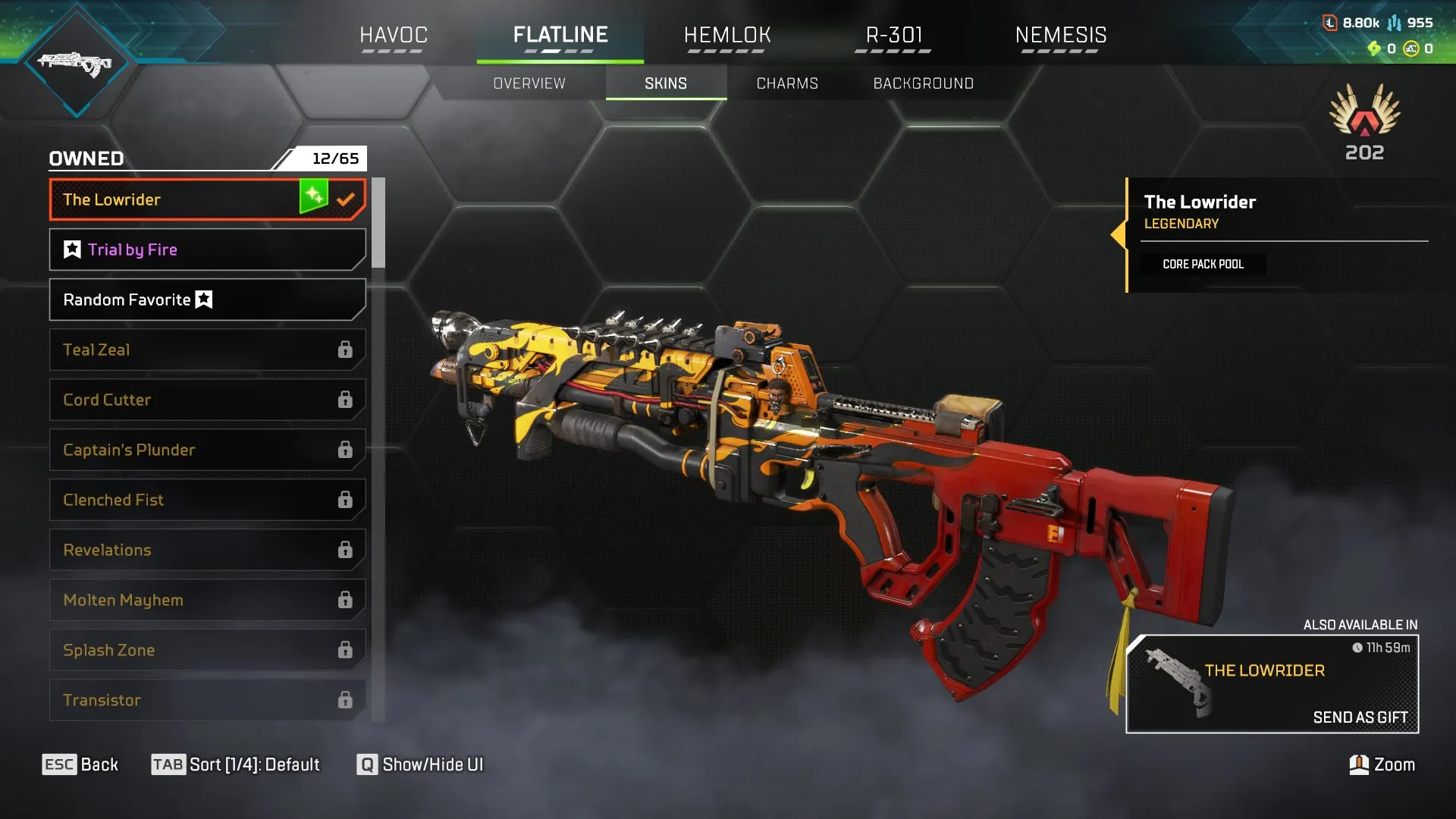This screenshot has width=1456, height=819.
Task: Click the blue Crafting Metals icon
Action: click(1395, 23)
